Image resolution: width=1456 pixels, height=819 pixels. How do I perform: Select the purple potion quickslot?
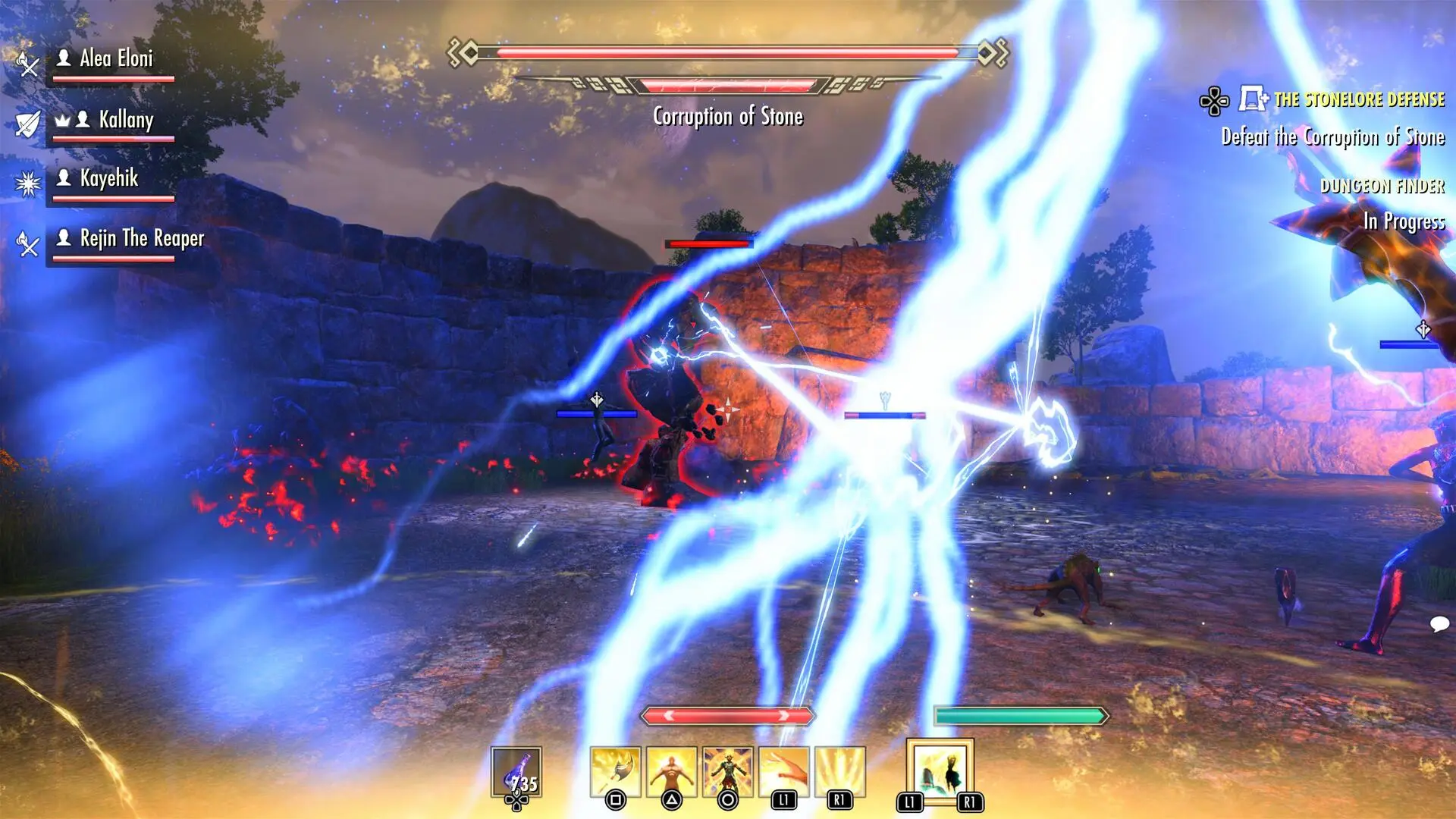[516, 772]
